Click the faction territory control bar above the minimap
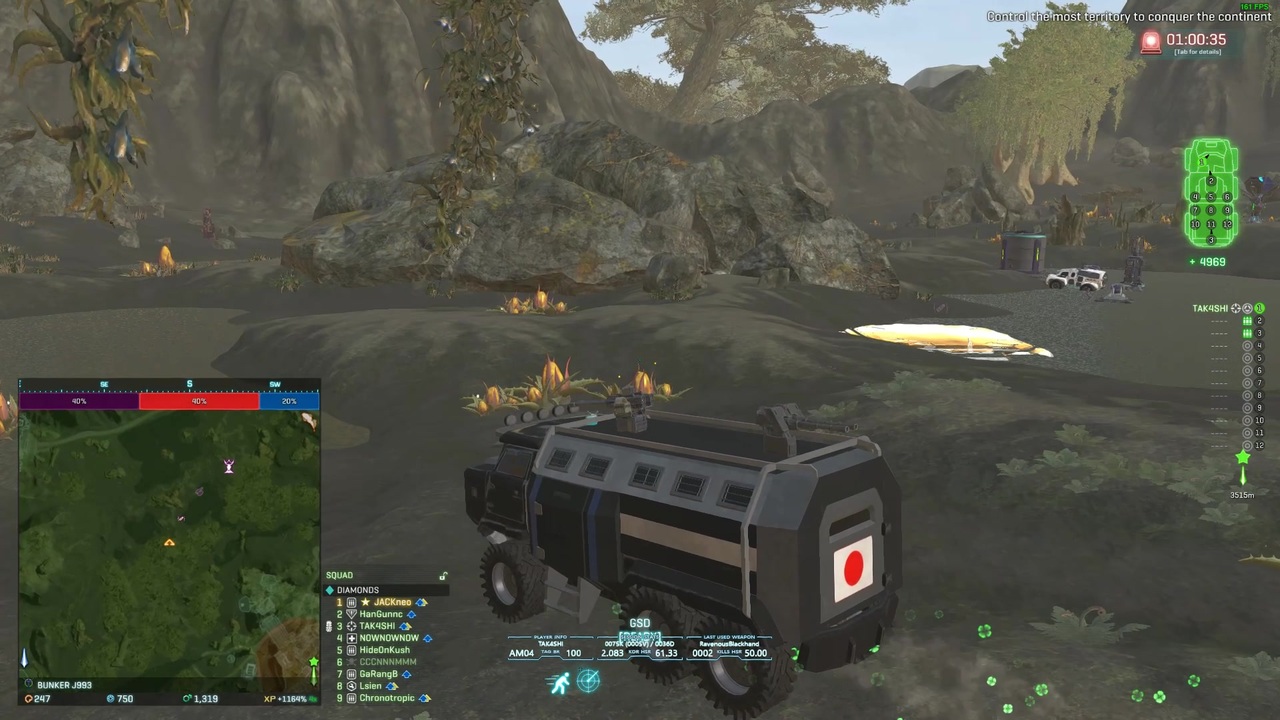 pyautogui.click(x=168, y=400)
